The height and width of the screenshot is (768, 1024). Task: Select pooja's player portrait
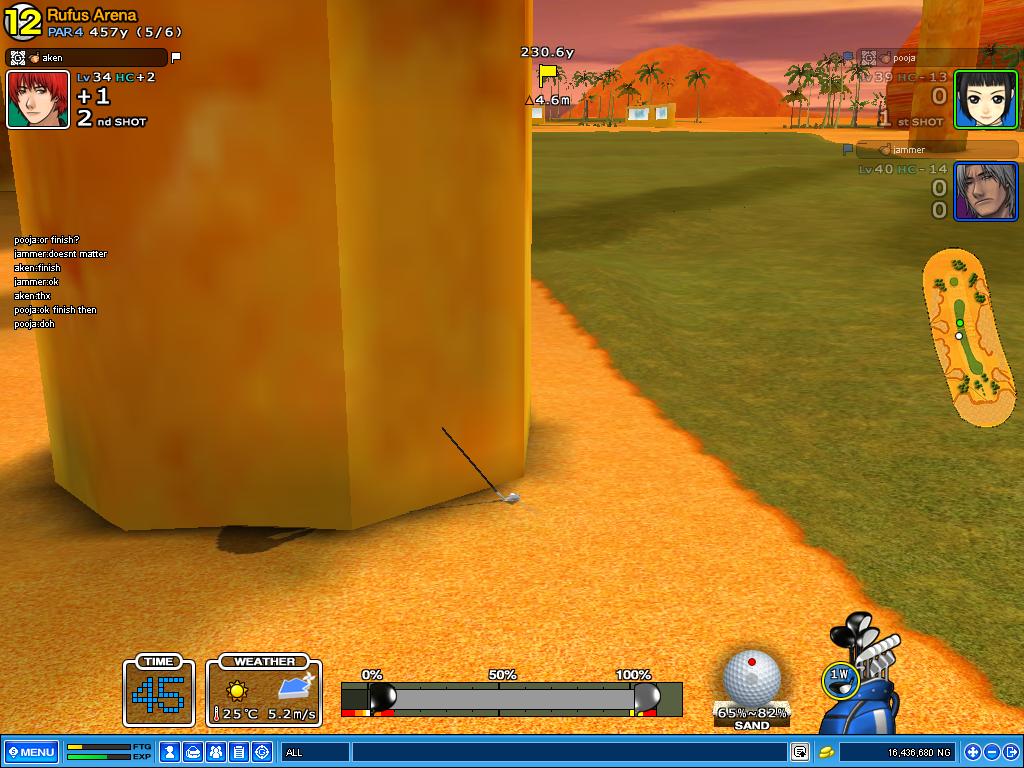click(x=985, y=99)
